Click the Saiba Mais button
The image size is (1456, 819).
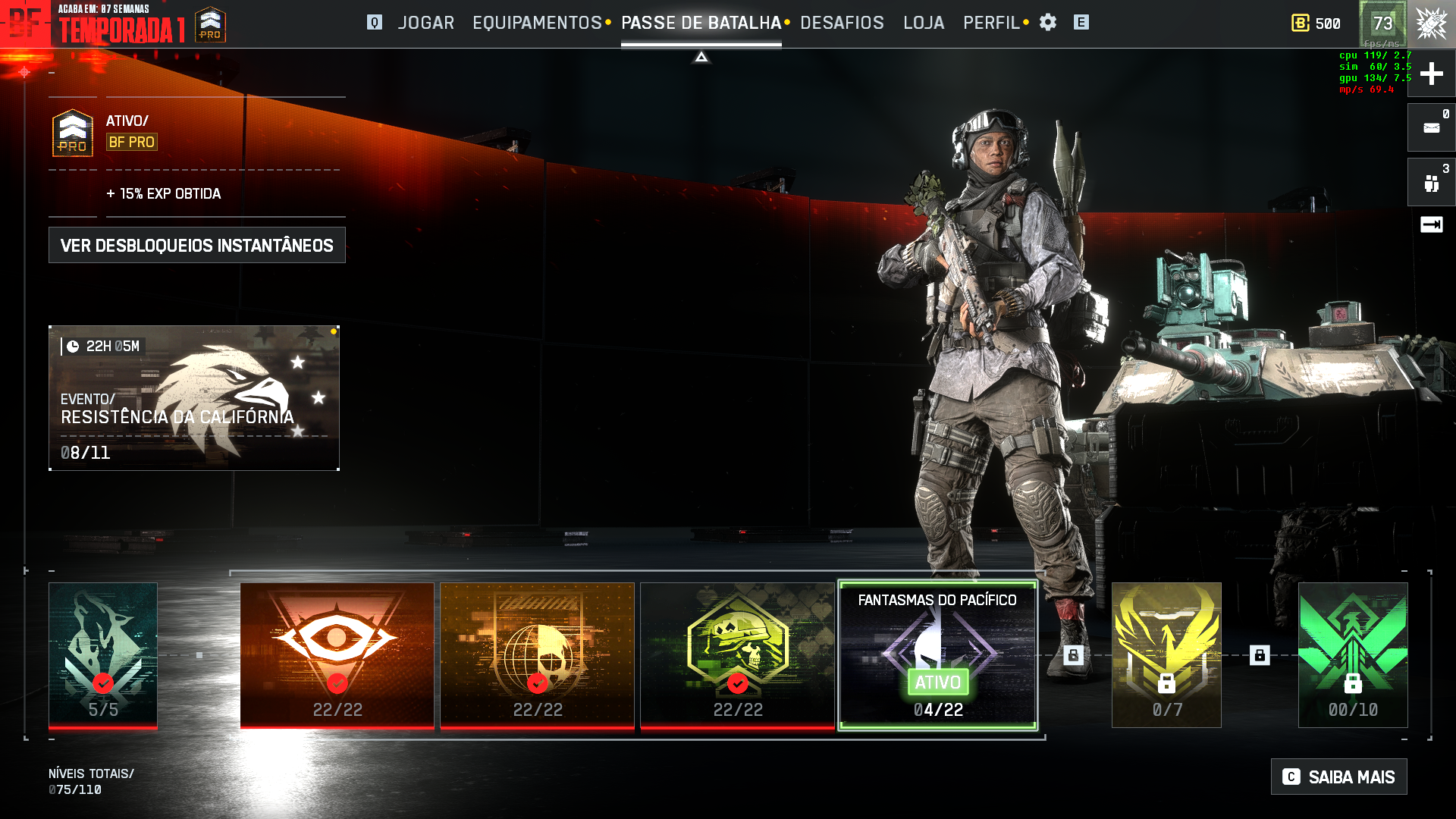click(x=1339, y=777)
